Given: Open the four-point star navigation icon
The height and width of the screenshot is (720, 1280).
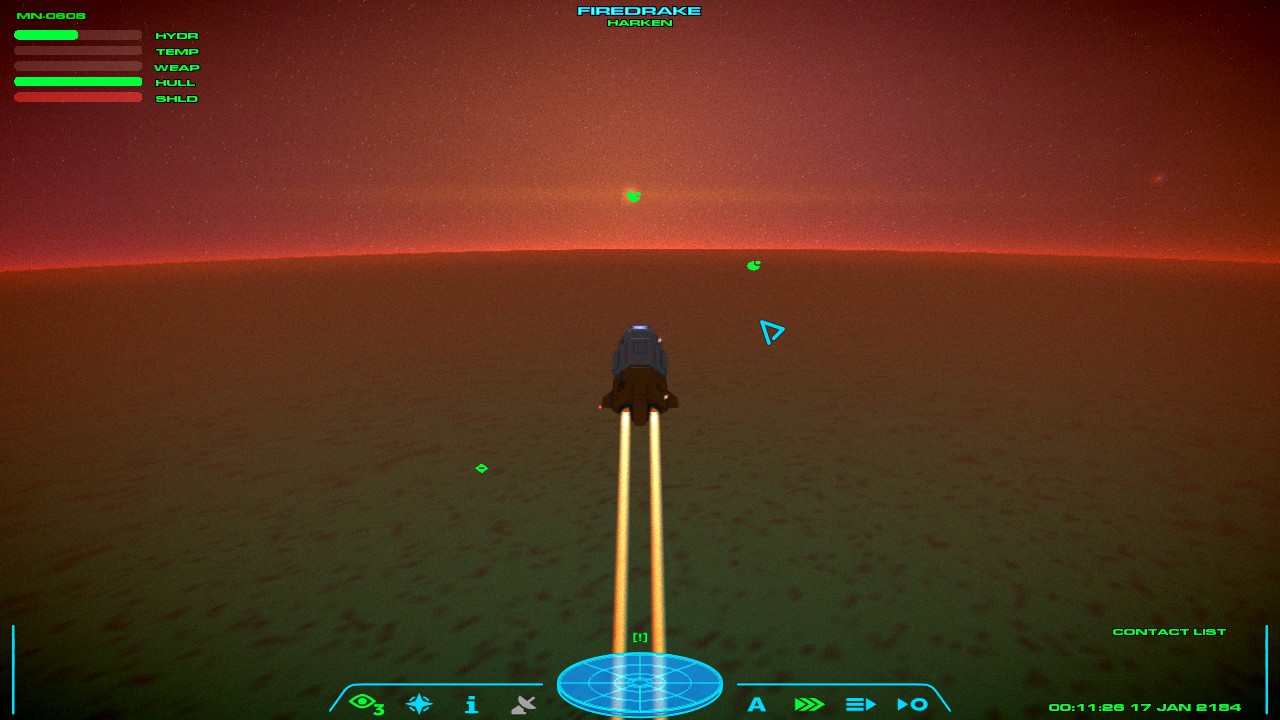Looking at the screenshot, I should coord(419,704).
